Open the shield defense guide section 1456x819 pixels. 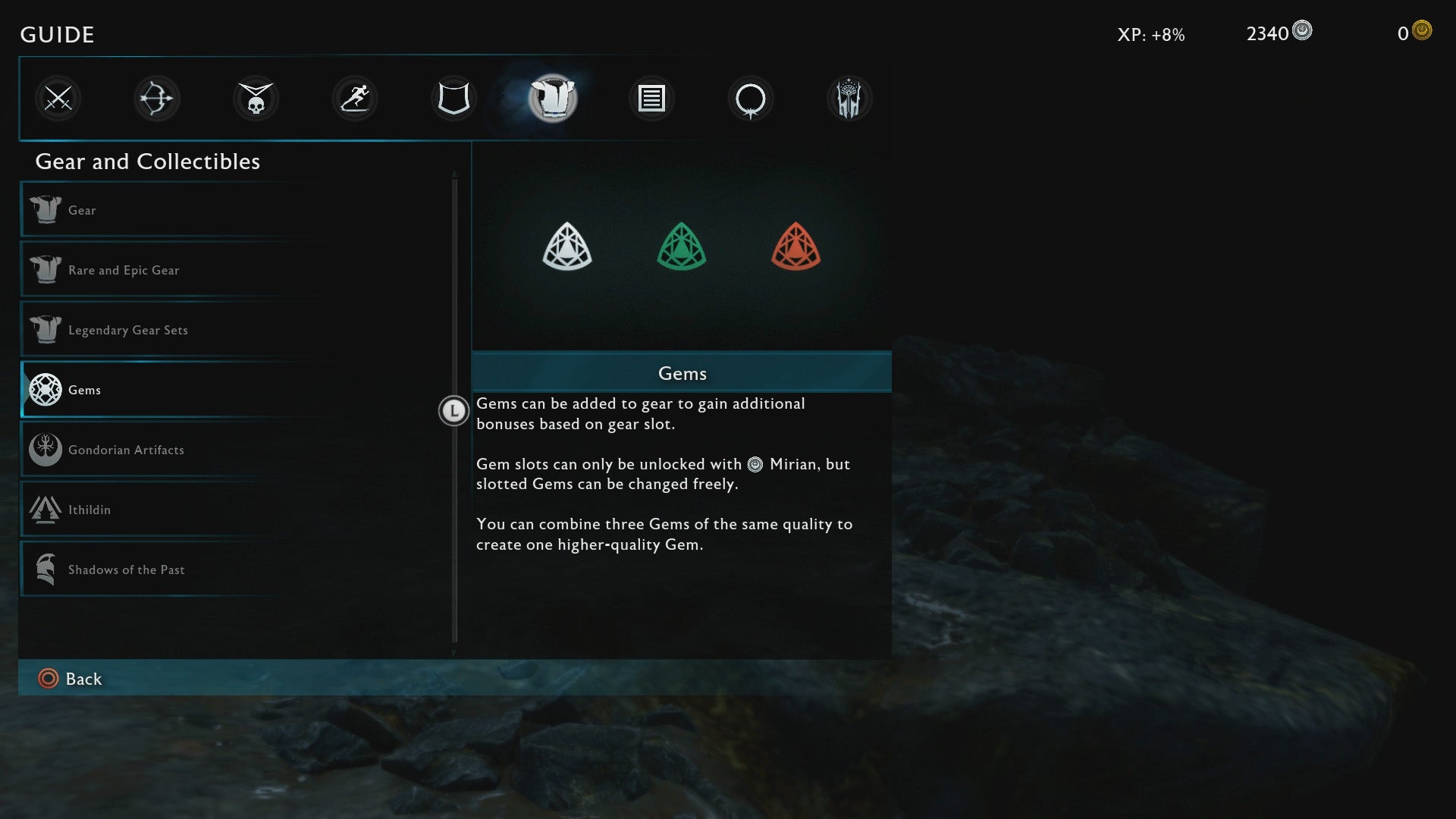453,98
